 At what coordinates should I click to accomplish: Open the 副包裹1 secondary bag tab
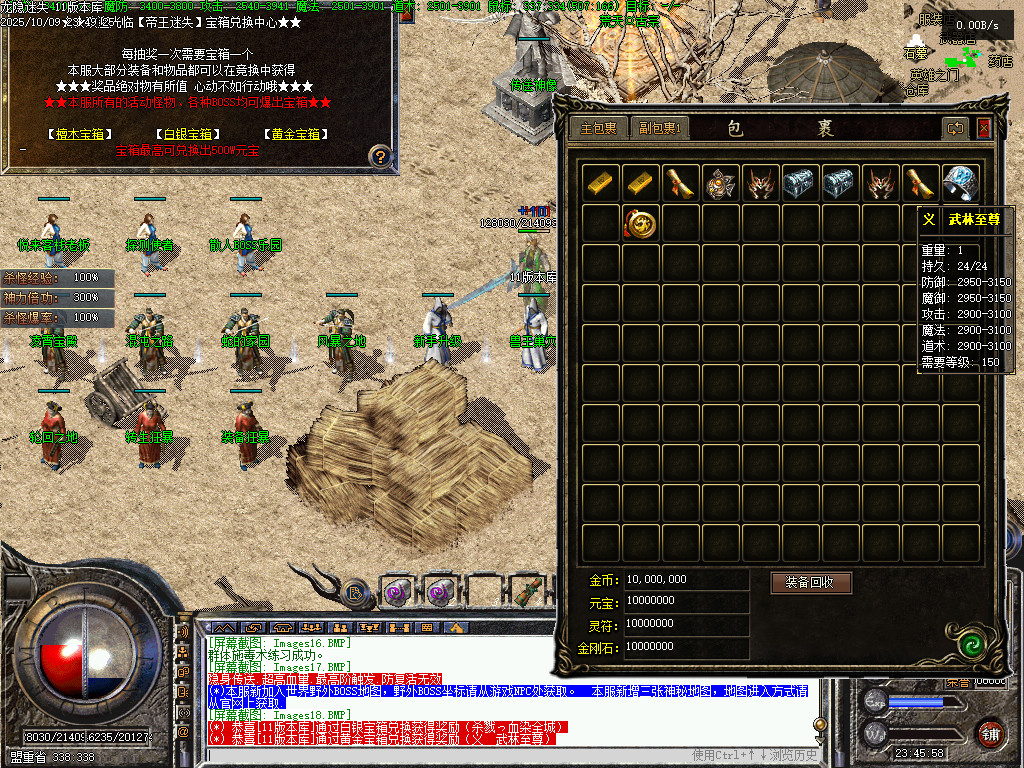[x=659, y=128]
